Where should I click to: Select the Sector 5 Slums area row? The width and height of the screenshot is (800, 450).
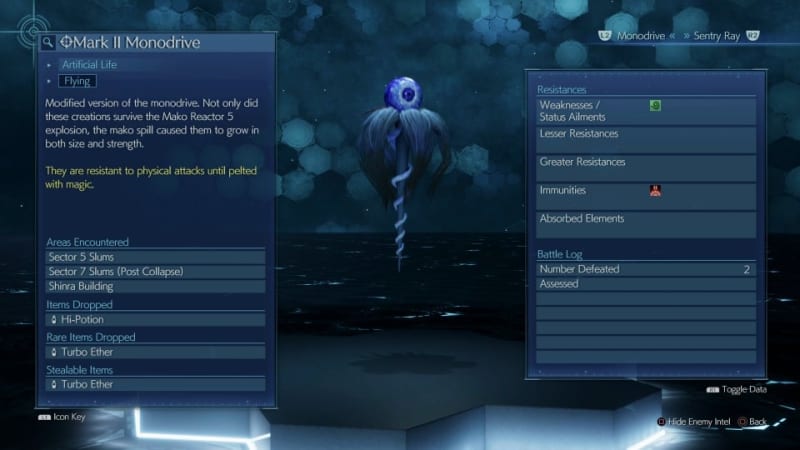pyautogui.click(x=155, y=256)
